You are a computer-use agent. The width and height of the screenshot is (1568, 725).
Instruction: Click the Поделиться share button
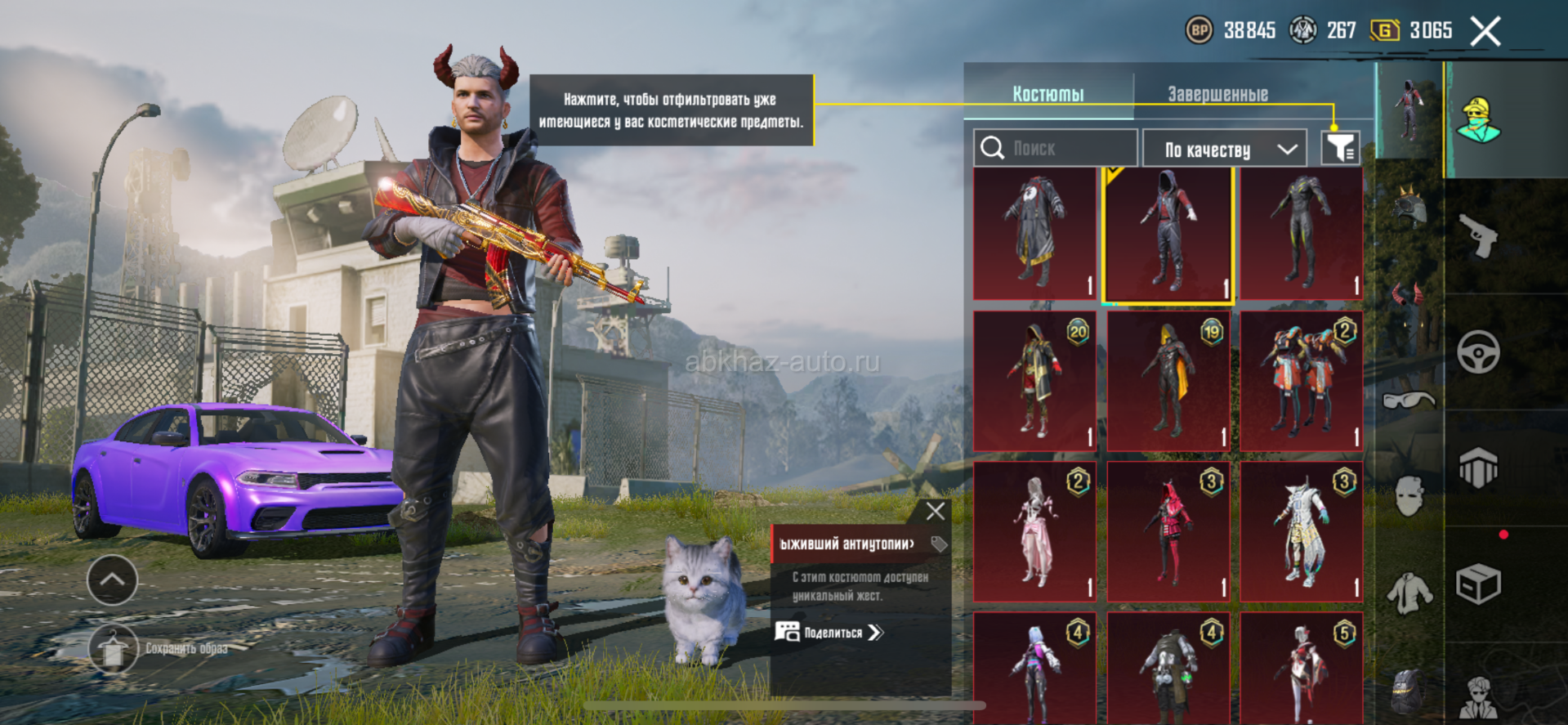click(830, 632)
